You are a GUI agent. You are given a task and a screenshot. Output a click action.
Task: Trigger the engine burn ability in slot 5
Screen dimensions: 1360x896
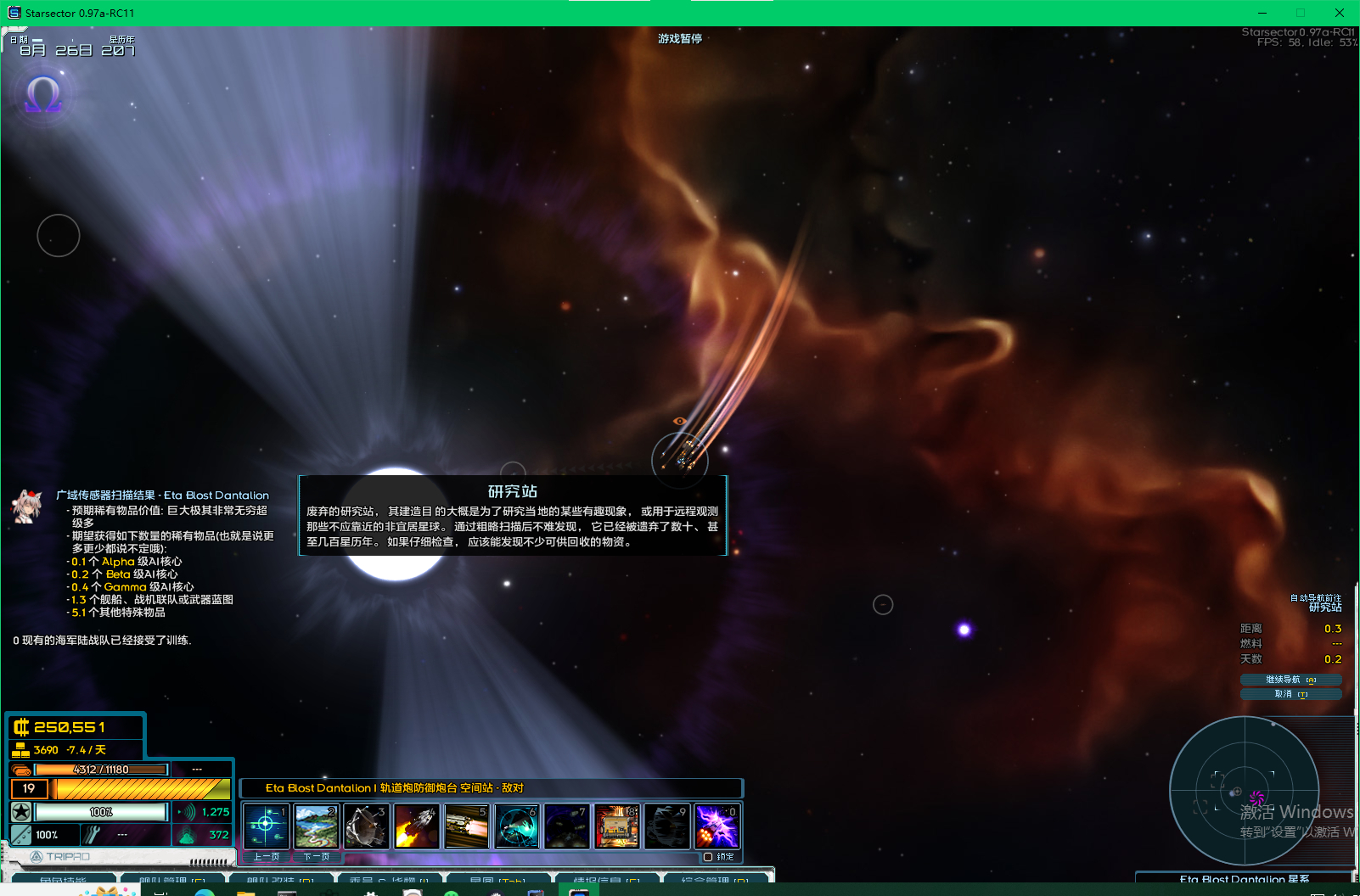[466, 826]
